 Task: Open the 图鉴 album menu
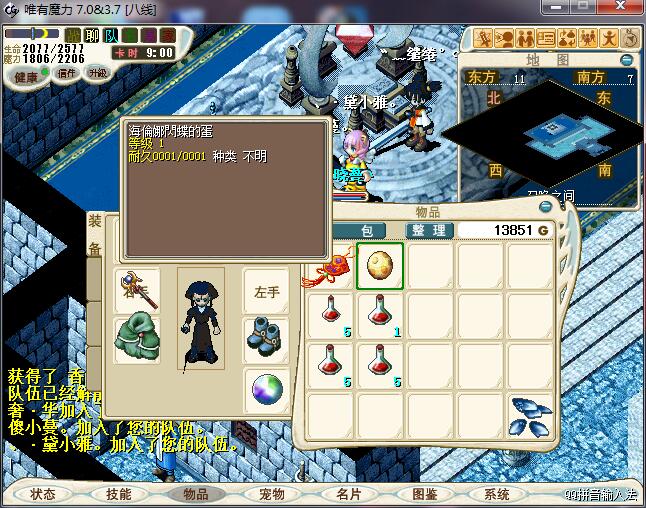(x=424, y=494)
